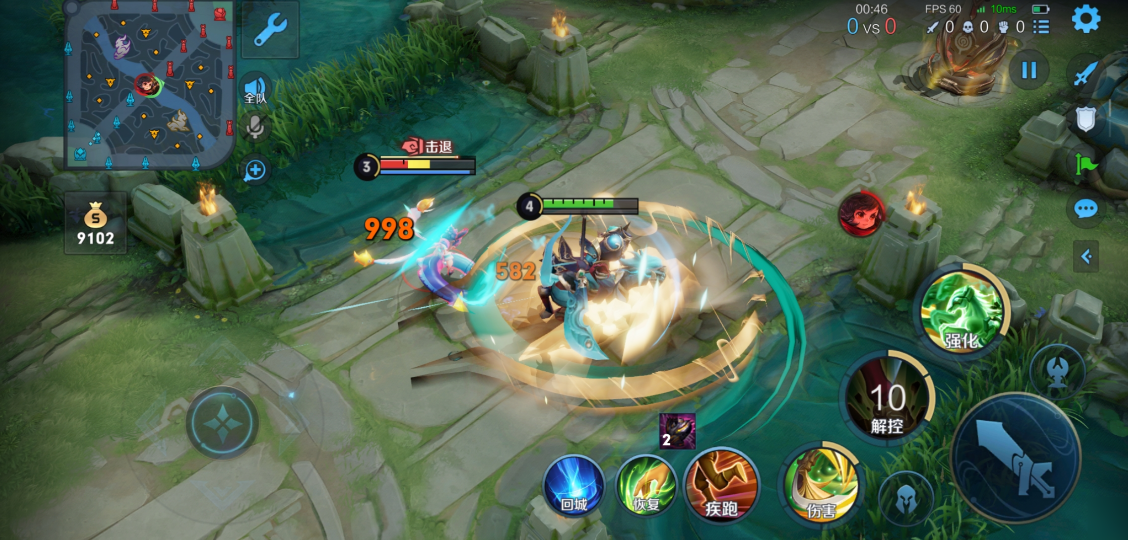This screenshot has height=540, width=1128.
Task: Open the wrench tool button
Action: tap(270, 29)
